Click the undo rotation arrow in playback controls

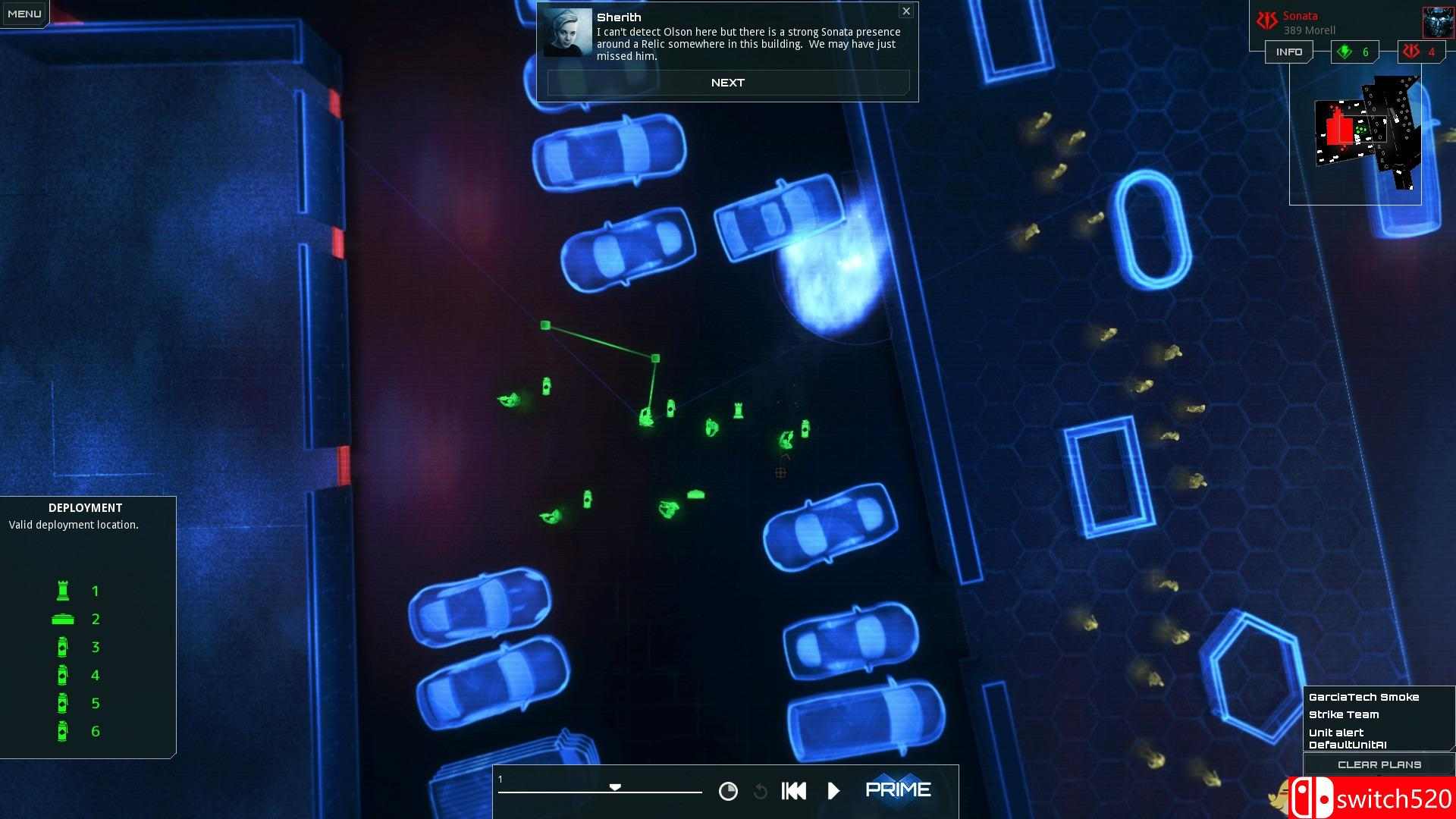pos(761,791)
